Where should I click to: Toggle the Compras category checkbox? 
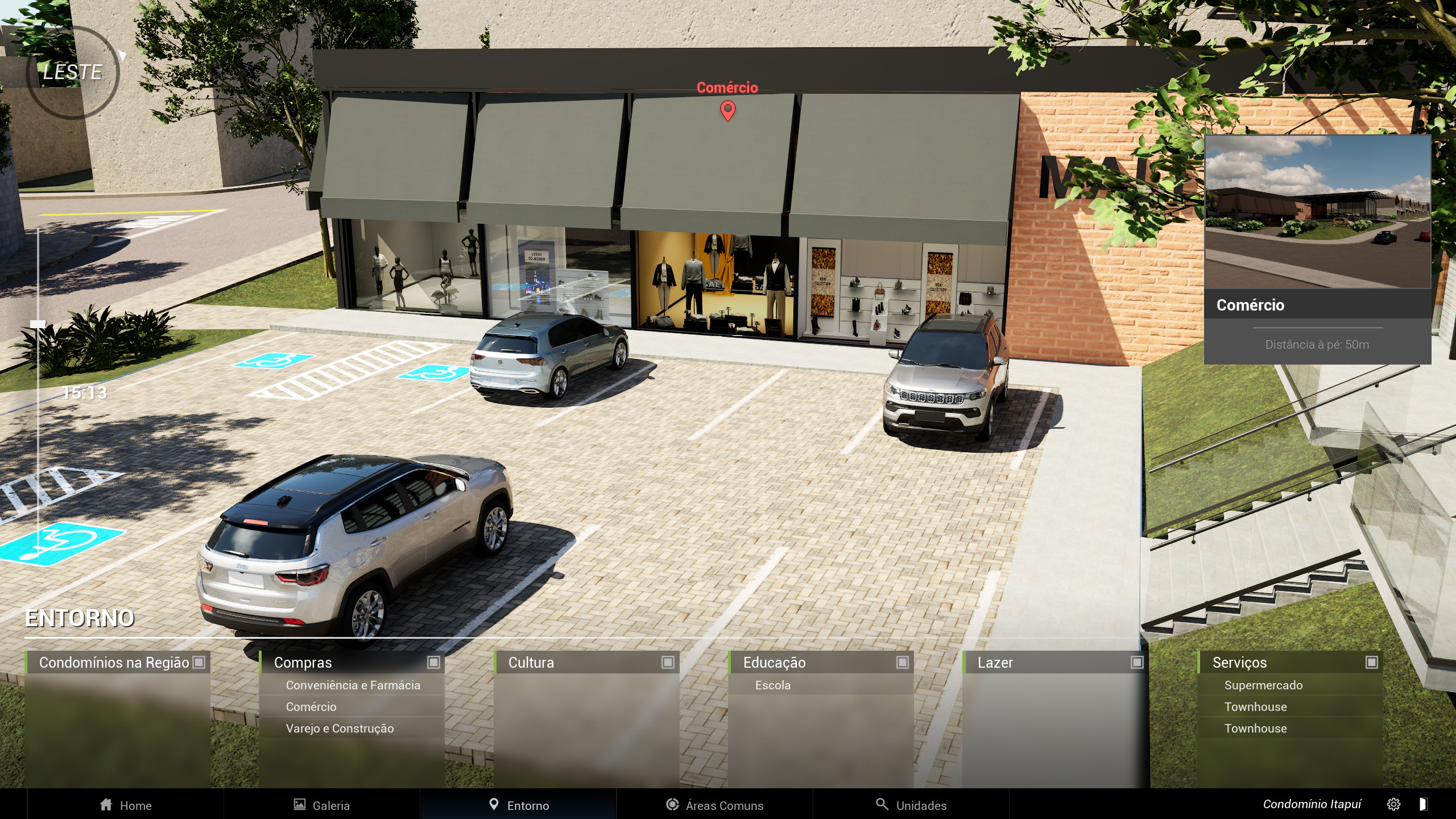tap(433, 662)
